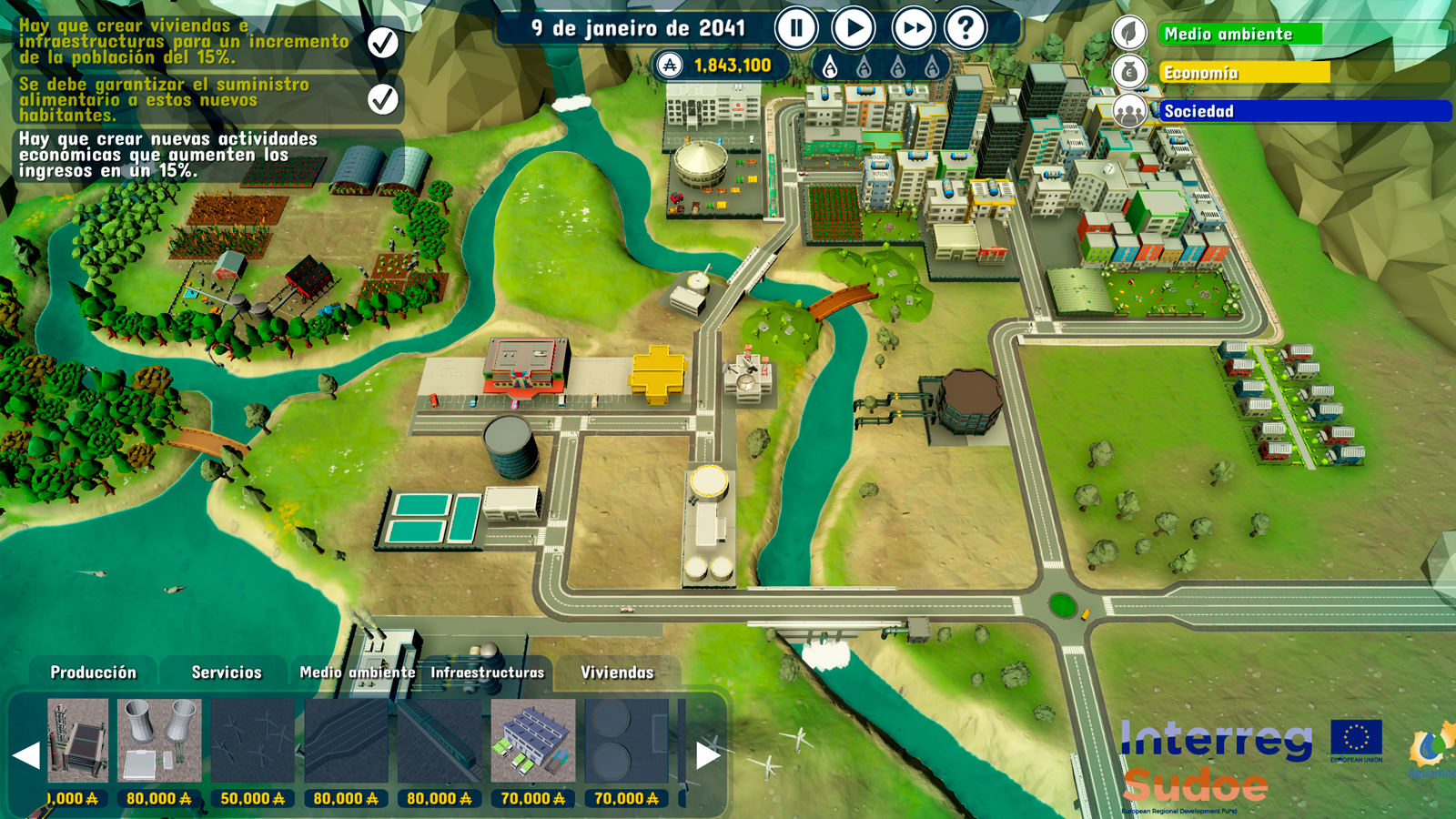
Task: Select the train railway build item
Action: click(439, 741)
